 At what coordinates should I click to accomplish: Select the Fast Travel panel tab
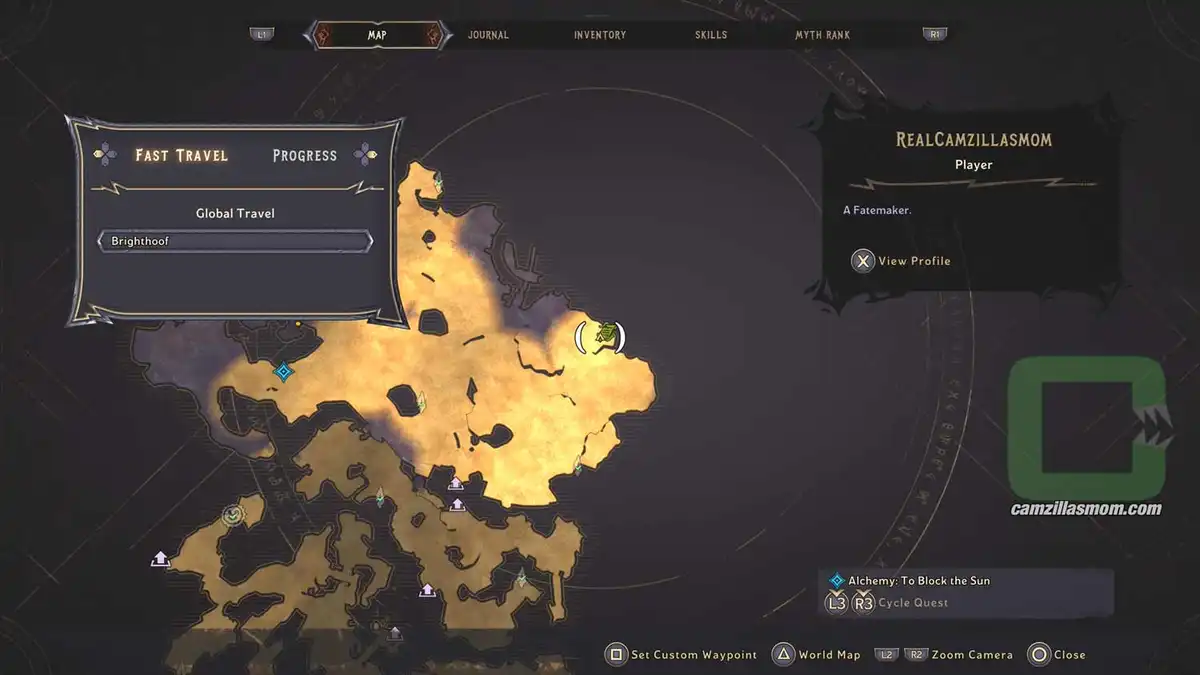[182, 156]
